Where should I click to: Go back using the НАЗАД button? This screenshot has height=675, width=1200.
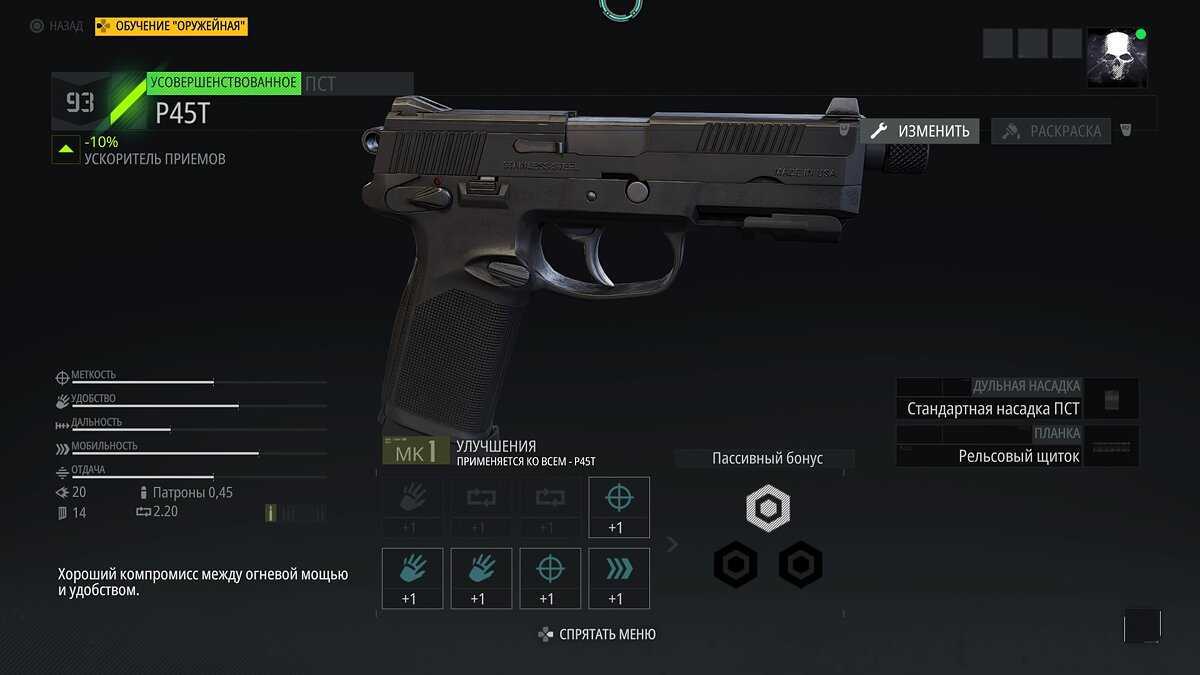(57, 26)
